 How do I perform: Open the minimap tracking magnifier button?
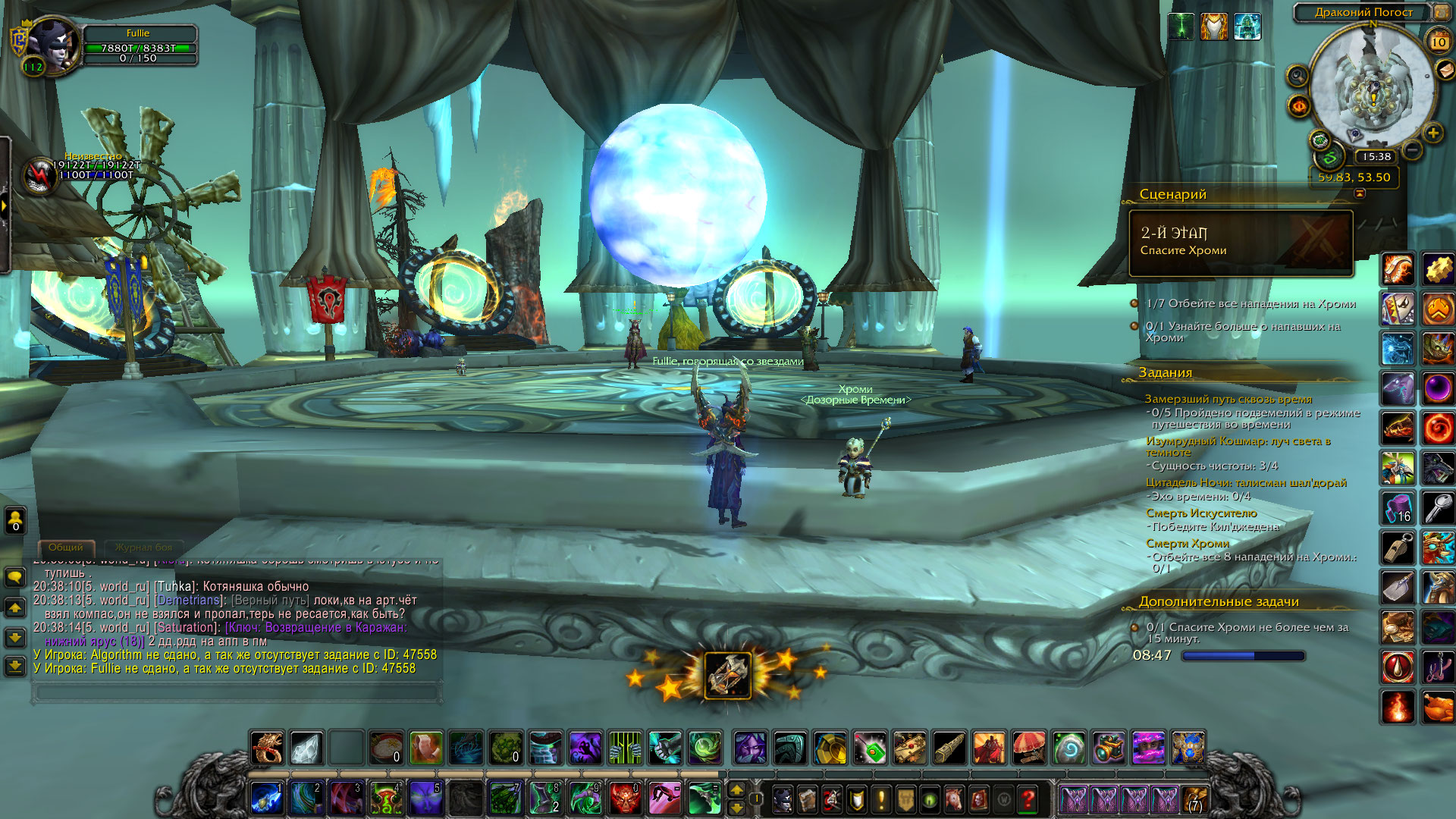pos(1298,76)
